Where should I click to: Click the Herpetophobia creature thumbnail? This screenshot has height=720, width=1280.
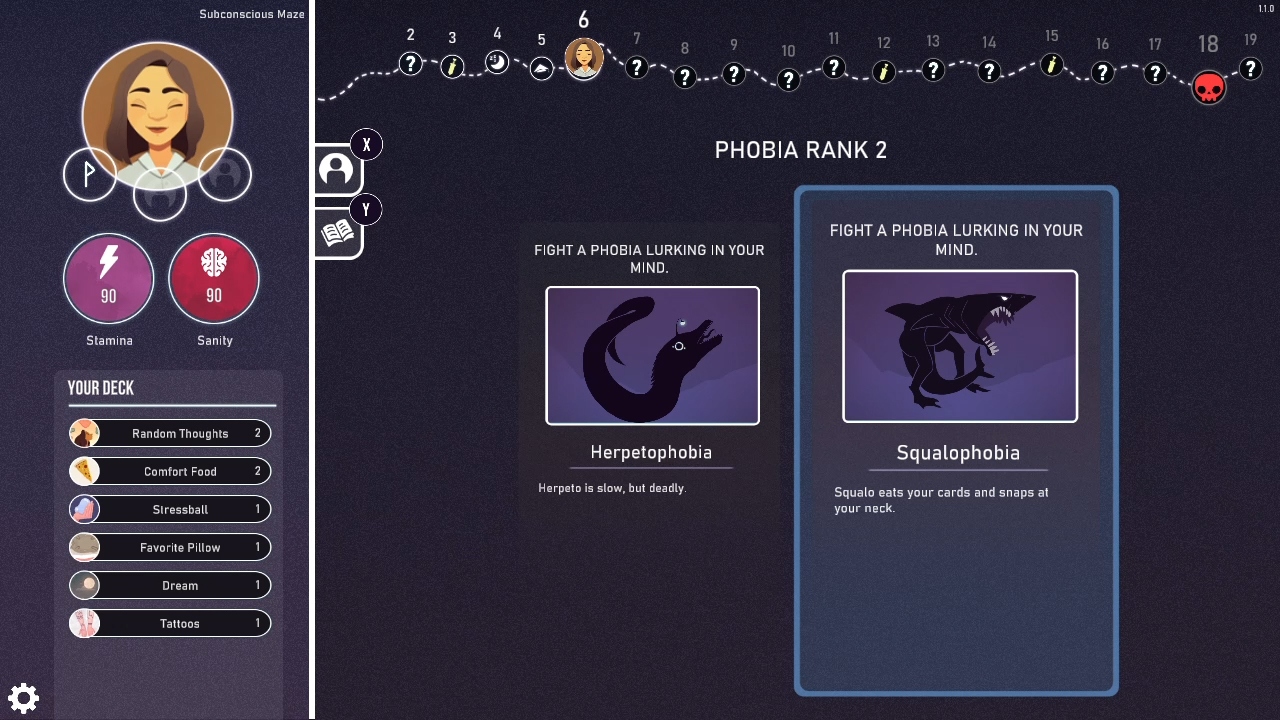651,356
